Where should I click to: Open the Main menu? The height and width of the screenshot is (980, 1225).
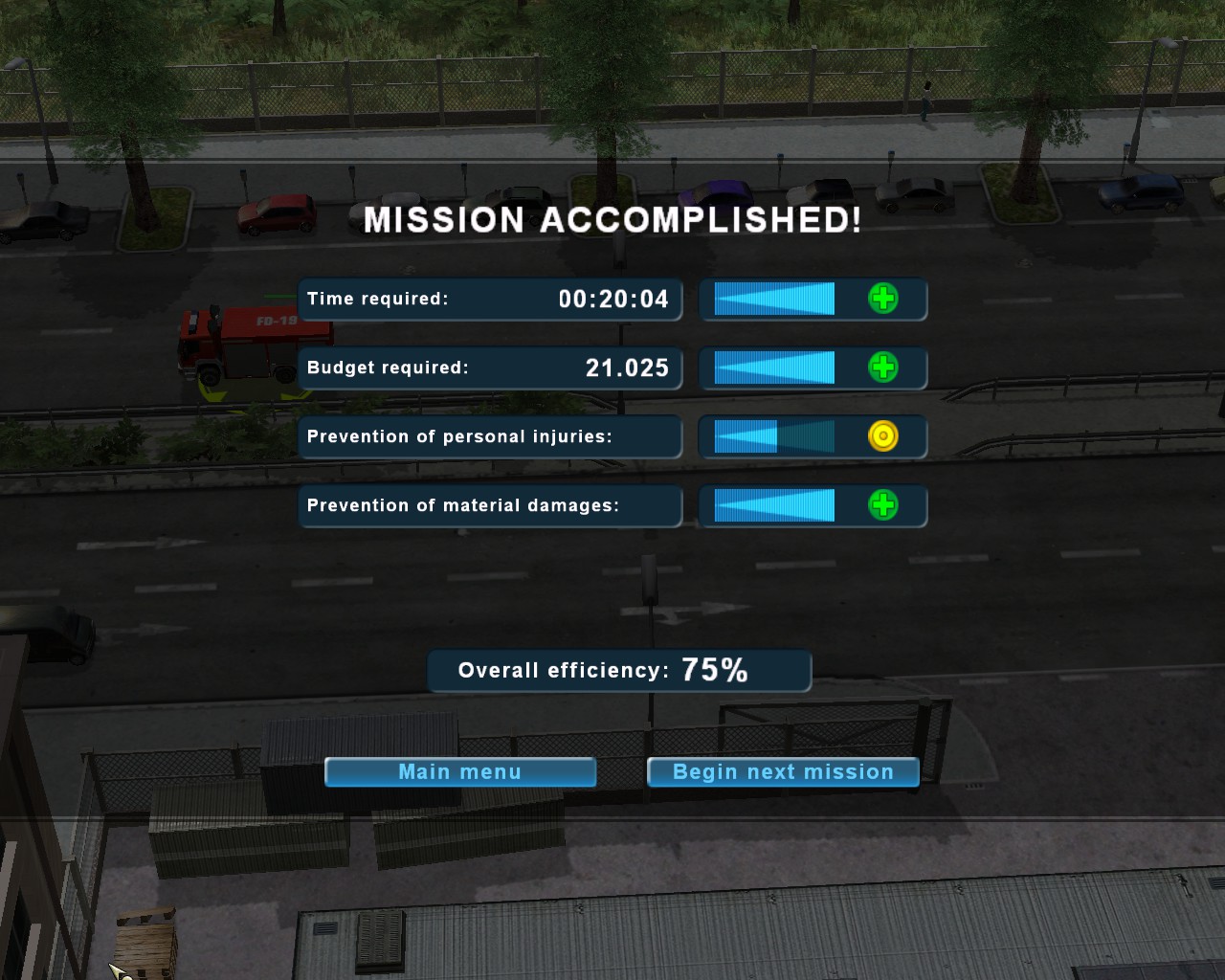click(459, 772)
